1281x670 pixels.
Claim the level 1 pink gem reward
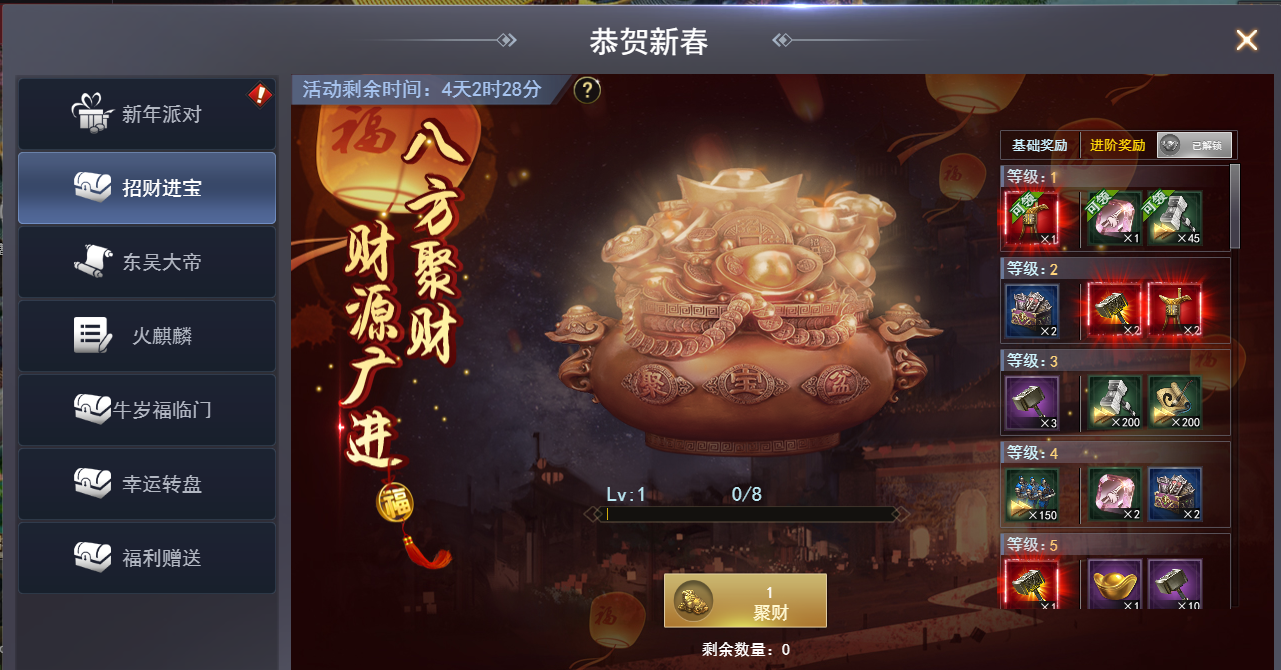[1115, 218]
